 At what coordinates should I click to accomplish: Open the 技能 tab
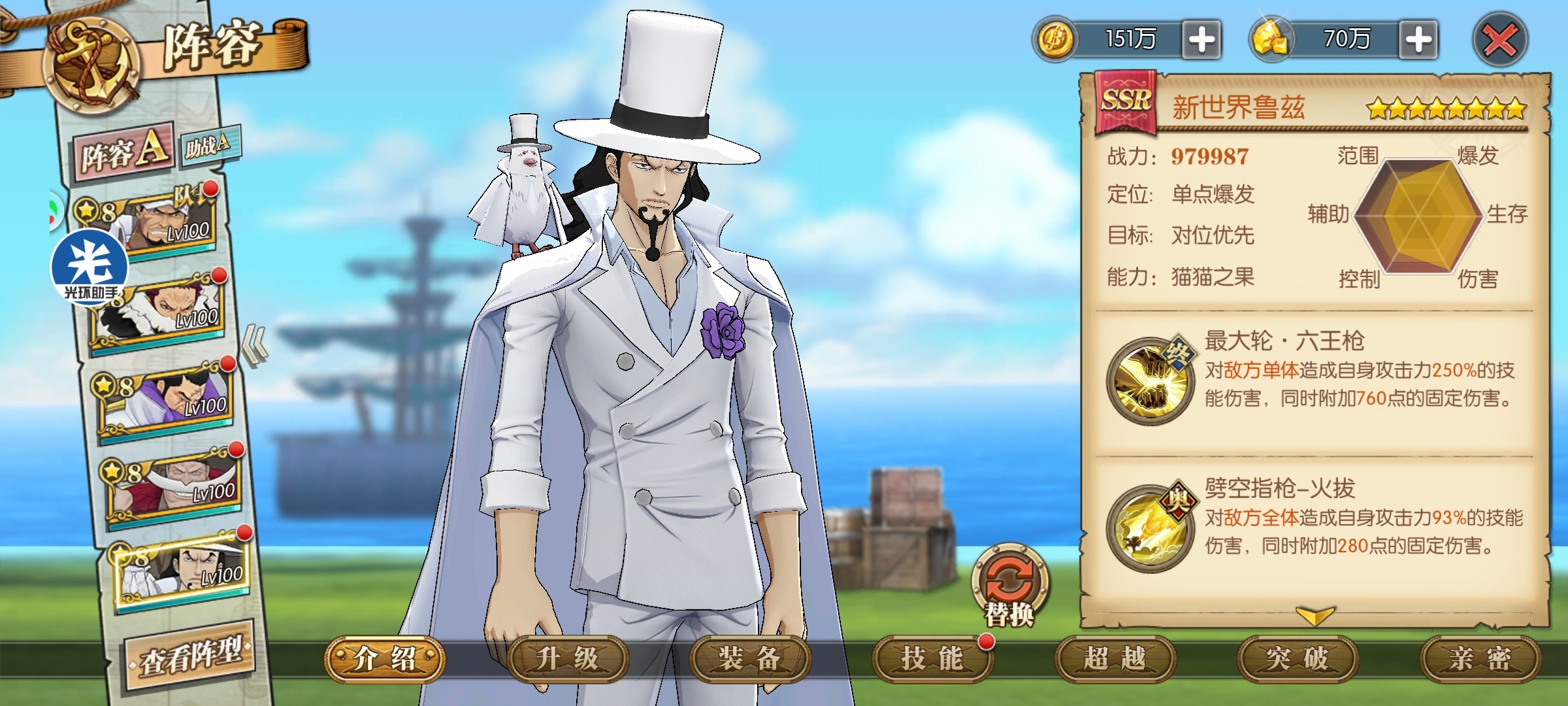(x=932, y=659)
